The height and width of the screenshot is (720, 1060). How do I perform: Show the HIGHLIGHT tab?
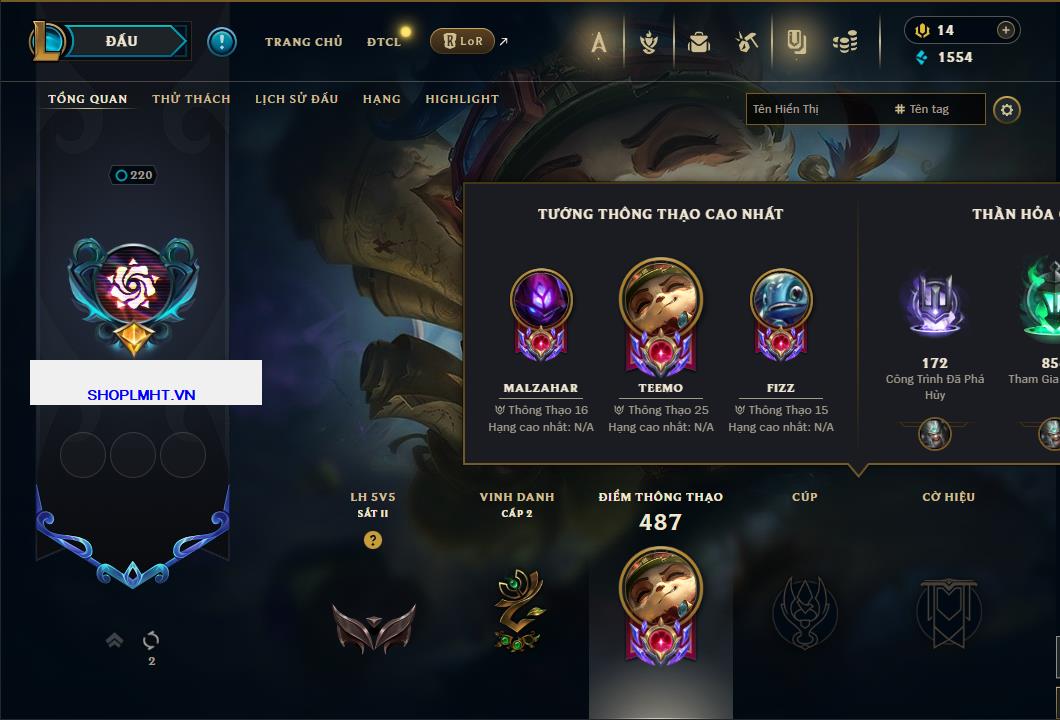[x=462, y=99]
